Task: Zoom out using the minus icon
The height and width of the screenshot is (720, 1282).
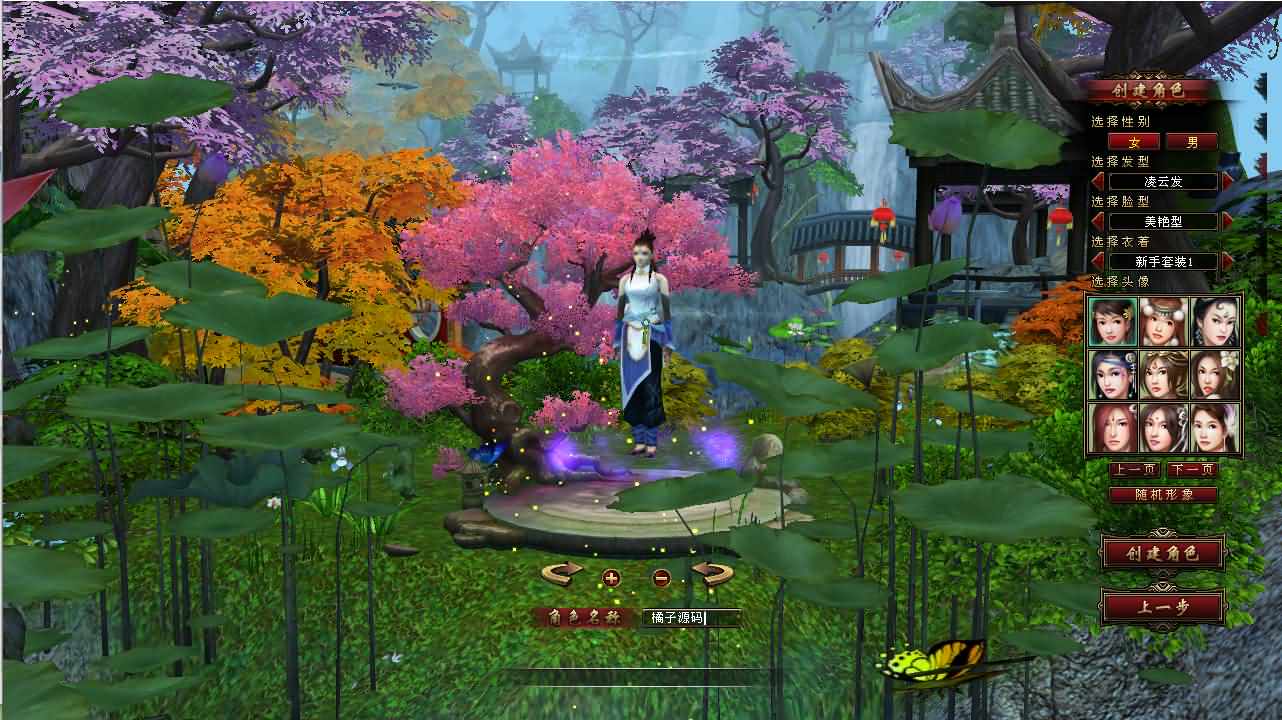Action: [x=662, y=578]
